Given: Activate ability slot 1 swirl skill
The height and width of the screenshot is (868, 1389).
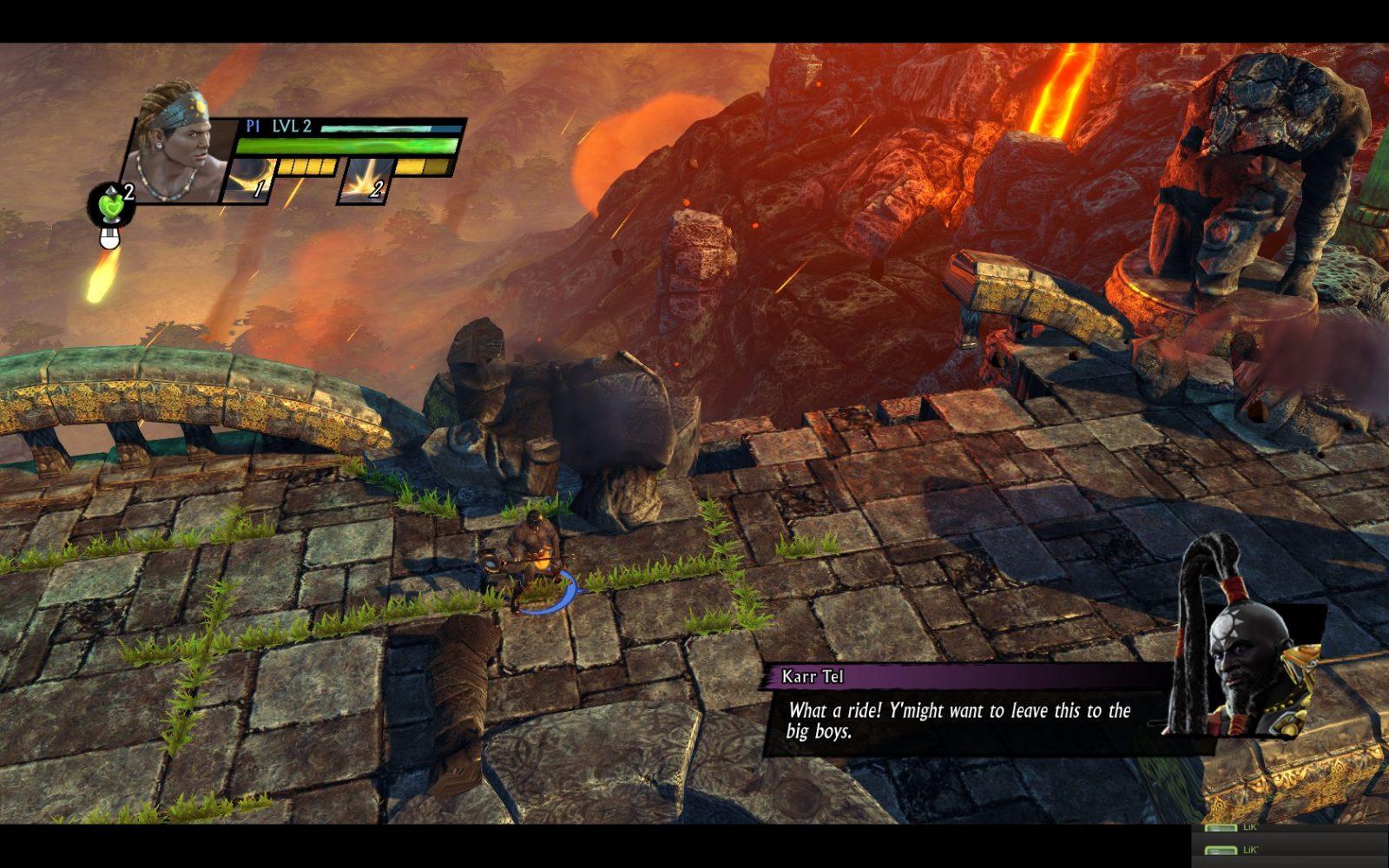Looking at the screenshot, I should pyautogui.click(x=248, y=182).
